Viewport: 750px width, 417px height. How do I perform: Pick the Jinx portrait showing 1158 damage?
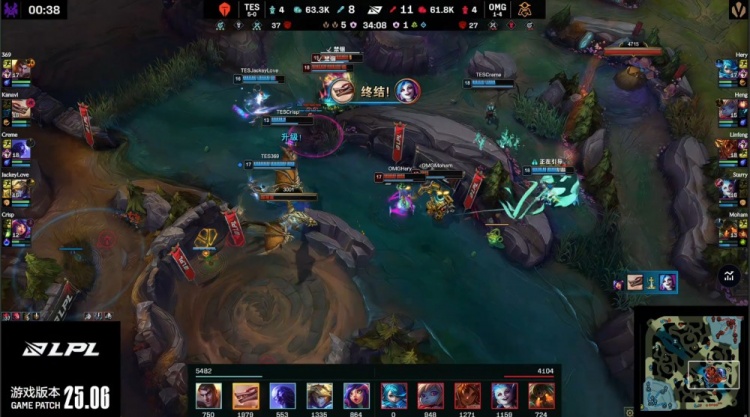(504, 395)
